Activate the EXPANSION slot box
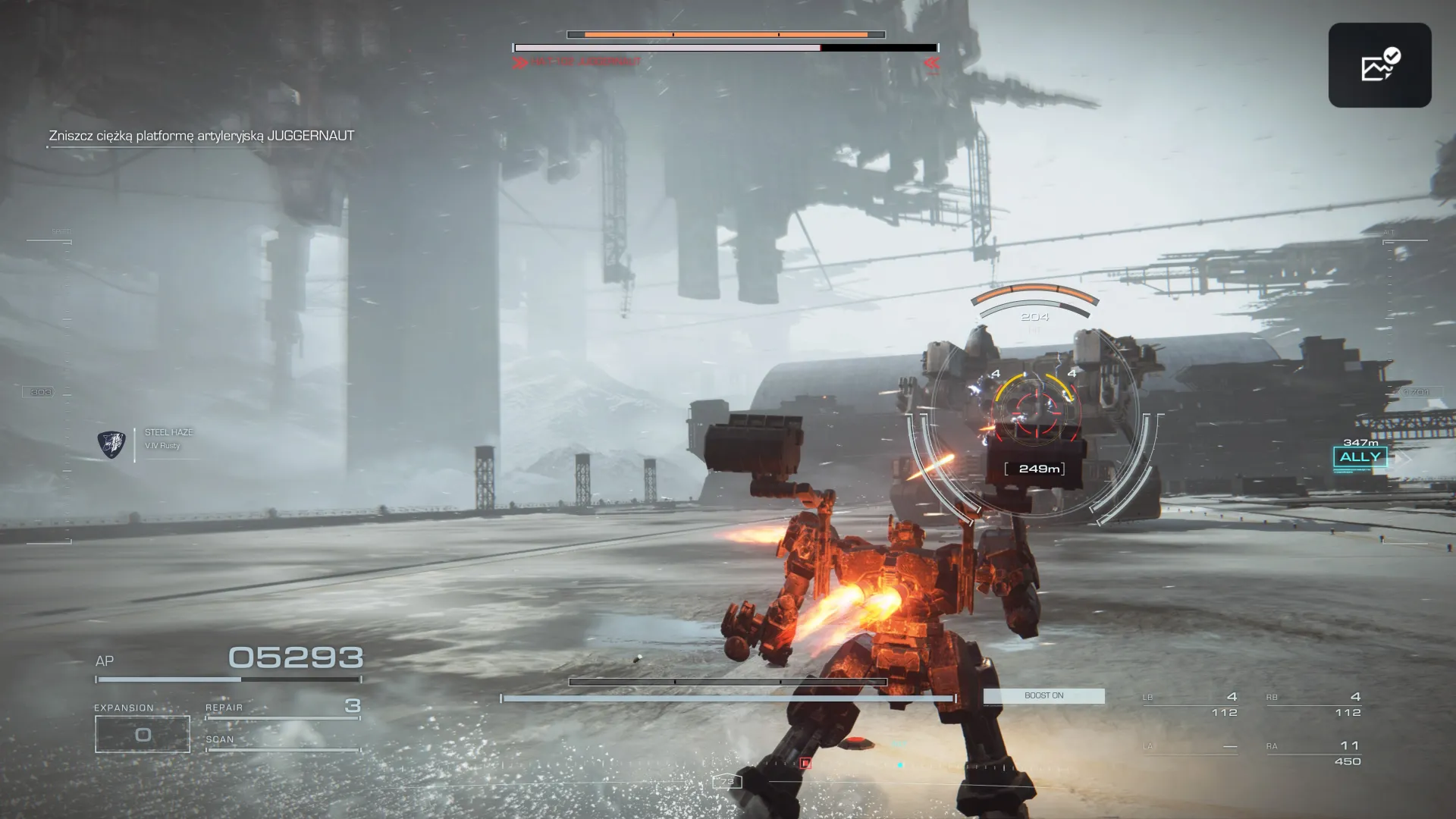Image resolution: width=1456 pixels, height=819 pixels. 143,733
